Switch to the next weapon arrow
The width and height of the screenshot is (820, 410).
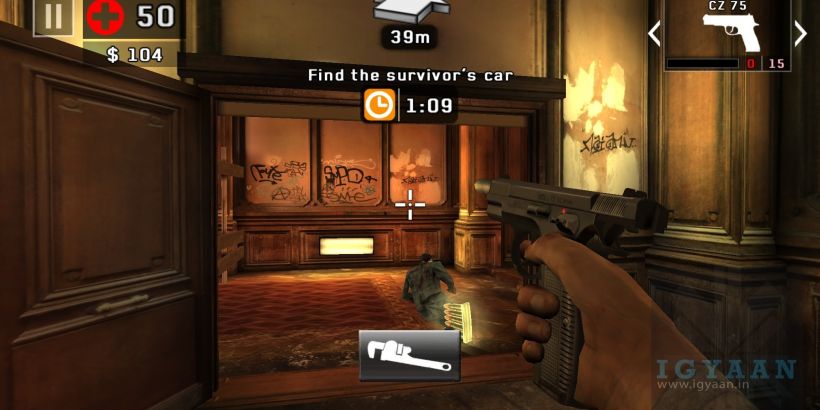click(x=800, y=34)
